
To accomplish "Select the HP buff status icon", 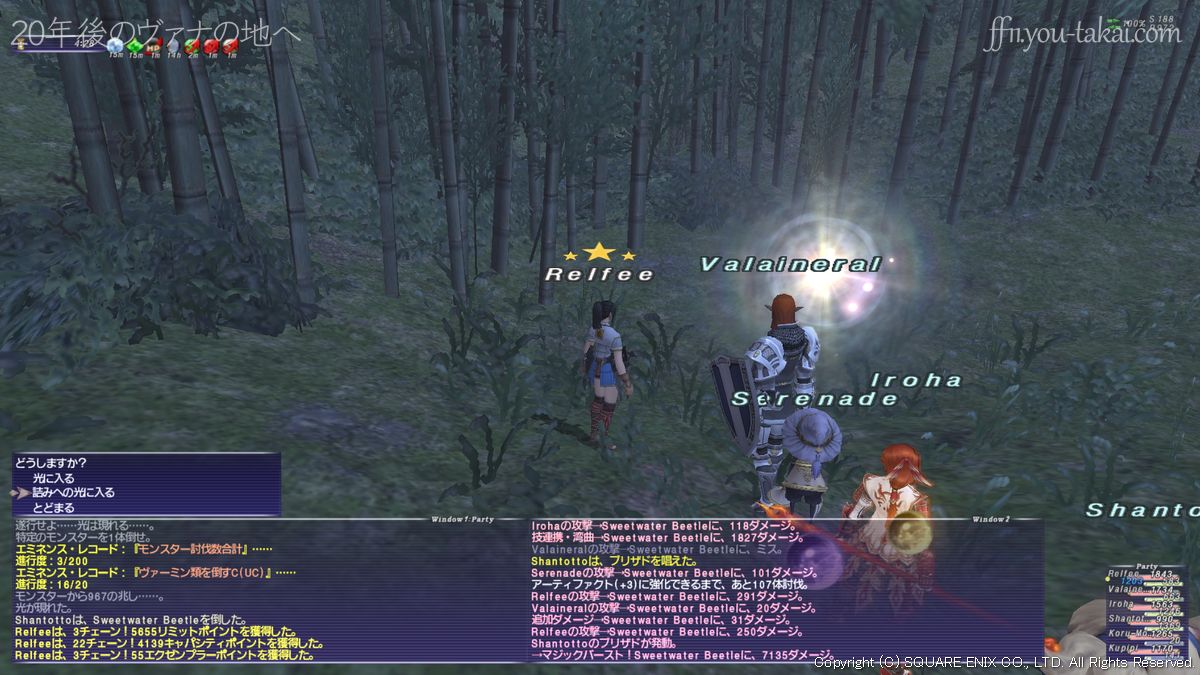I will point(154,46).
